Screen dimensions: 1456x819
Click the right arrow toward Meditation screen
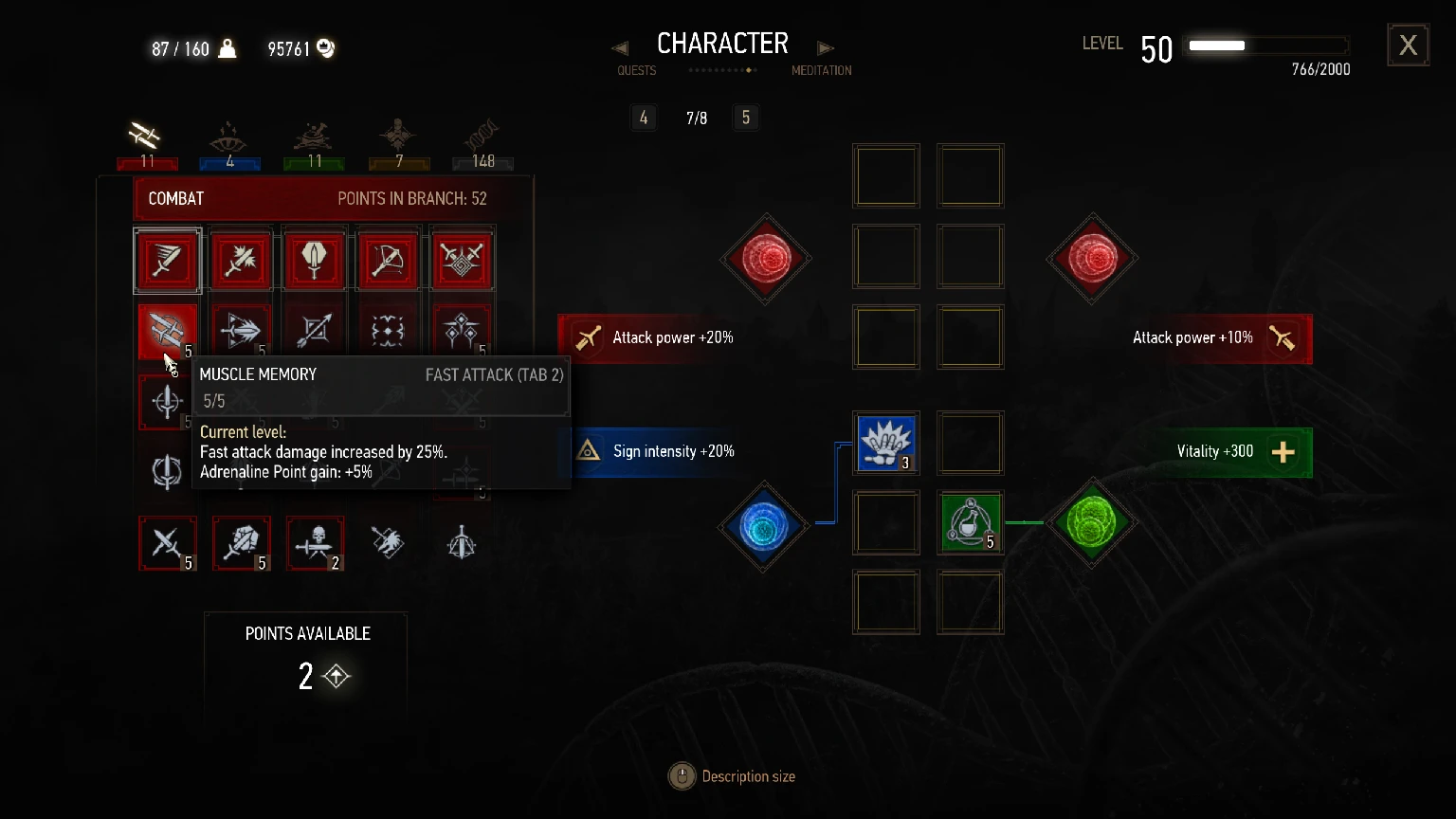[x=825, y=47]
